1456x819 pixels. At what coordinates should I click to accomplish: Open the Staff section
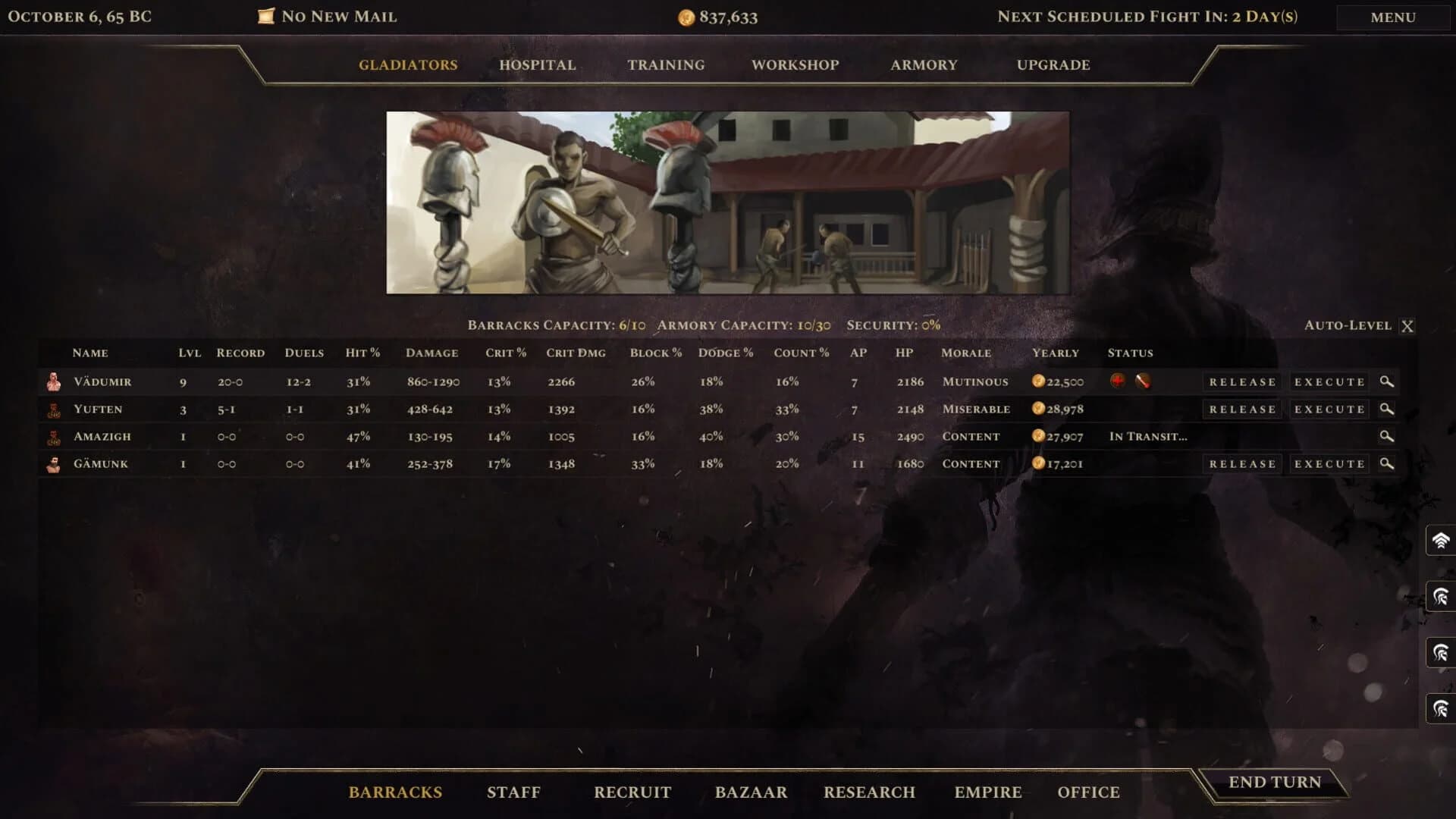[x=513, y=792]
